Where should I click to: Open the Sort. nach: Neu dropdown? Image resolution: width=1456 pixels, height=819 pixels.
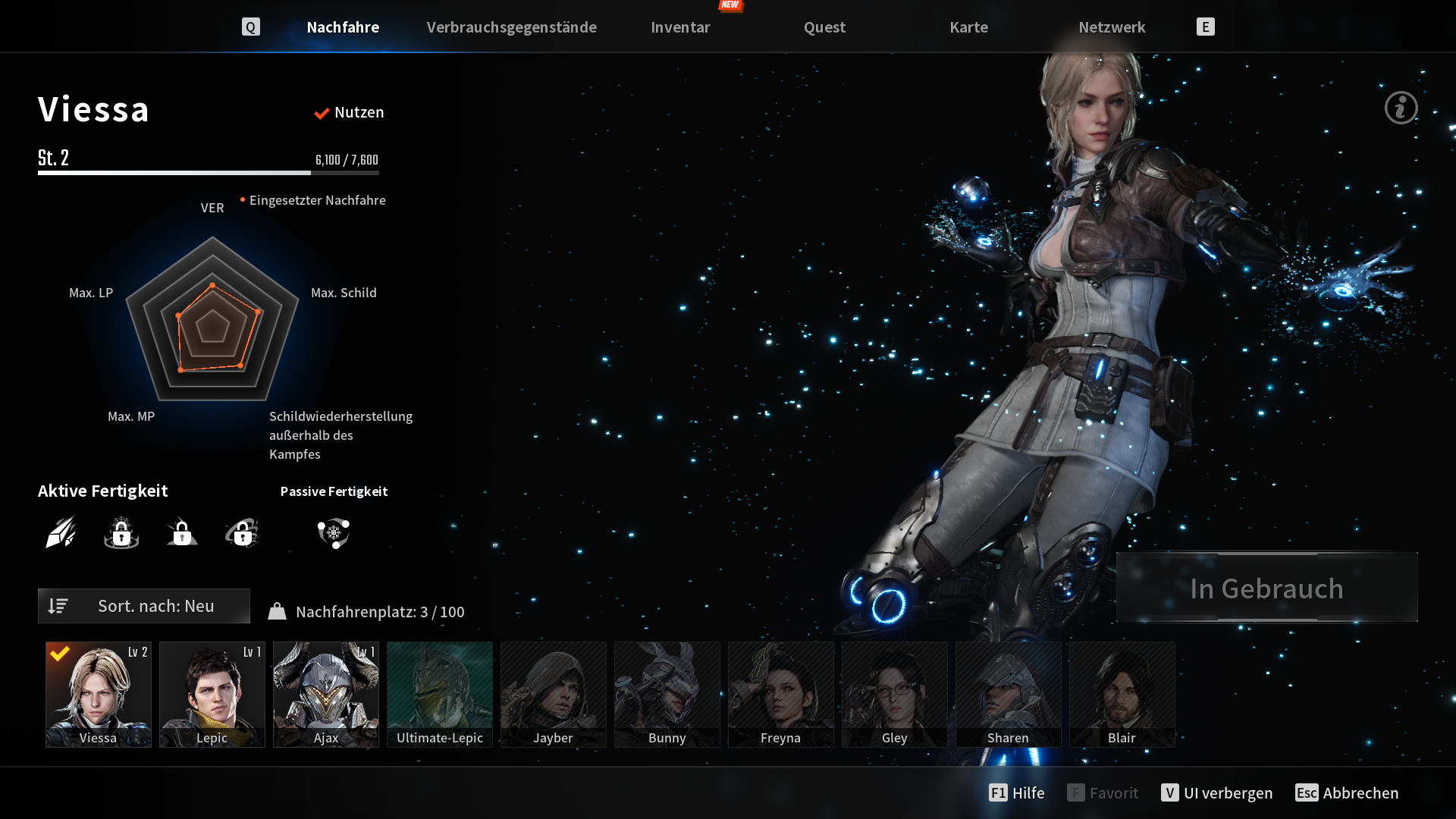coord(144,606)
